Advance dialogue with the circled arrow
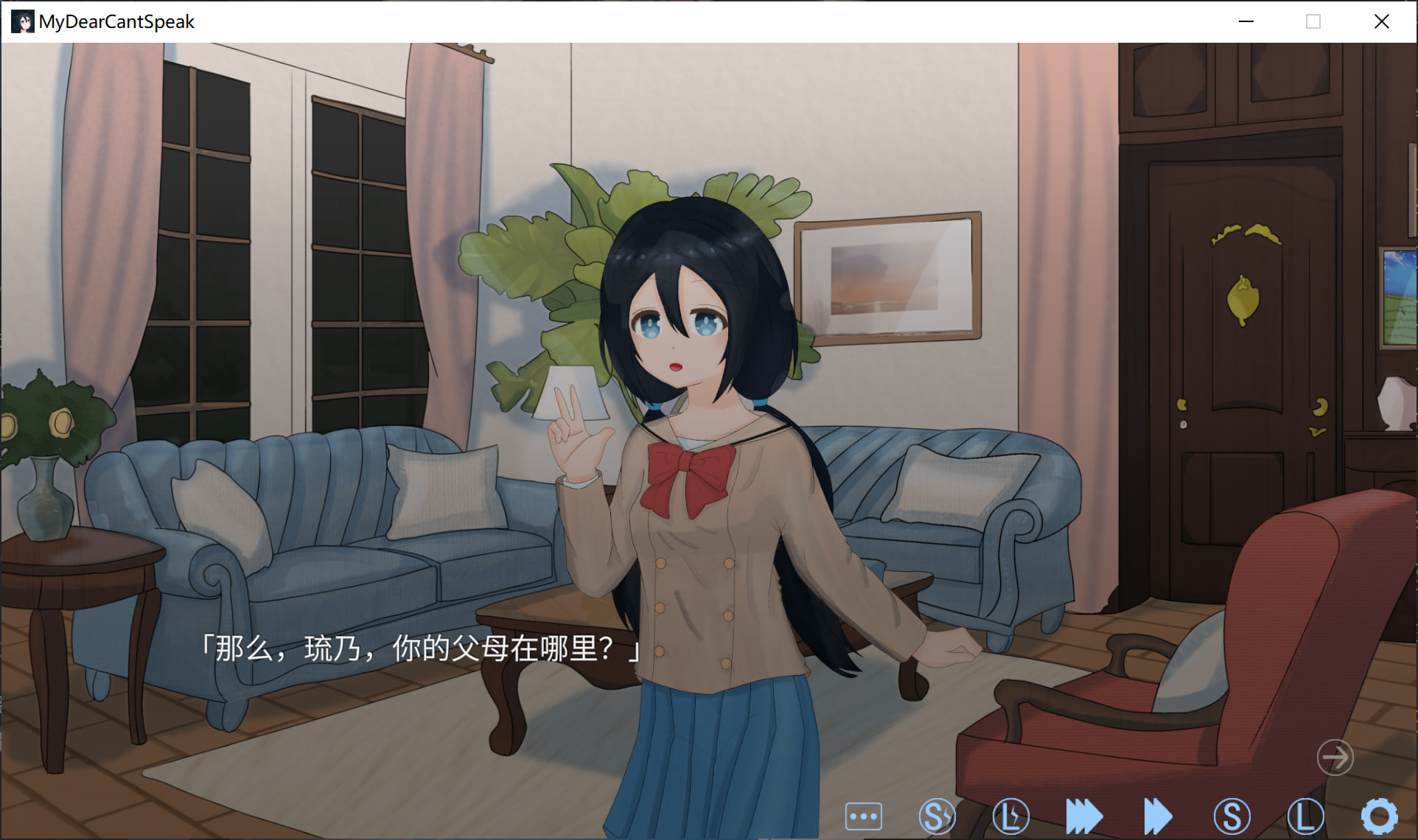1418x840 pixels. coord(1335,757)
